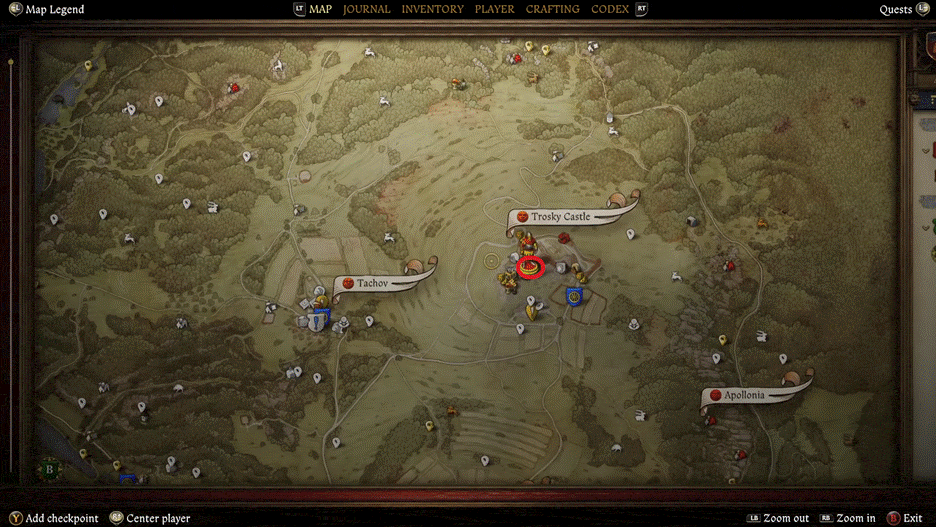Select the Crafting tab

[552, 9]
